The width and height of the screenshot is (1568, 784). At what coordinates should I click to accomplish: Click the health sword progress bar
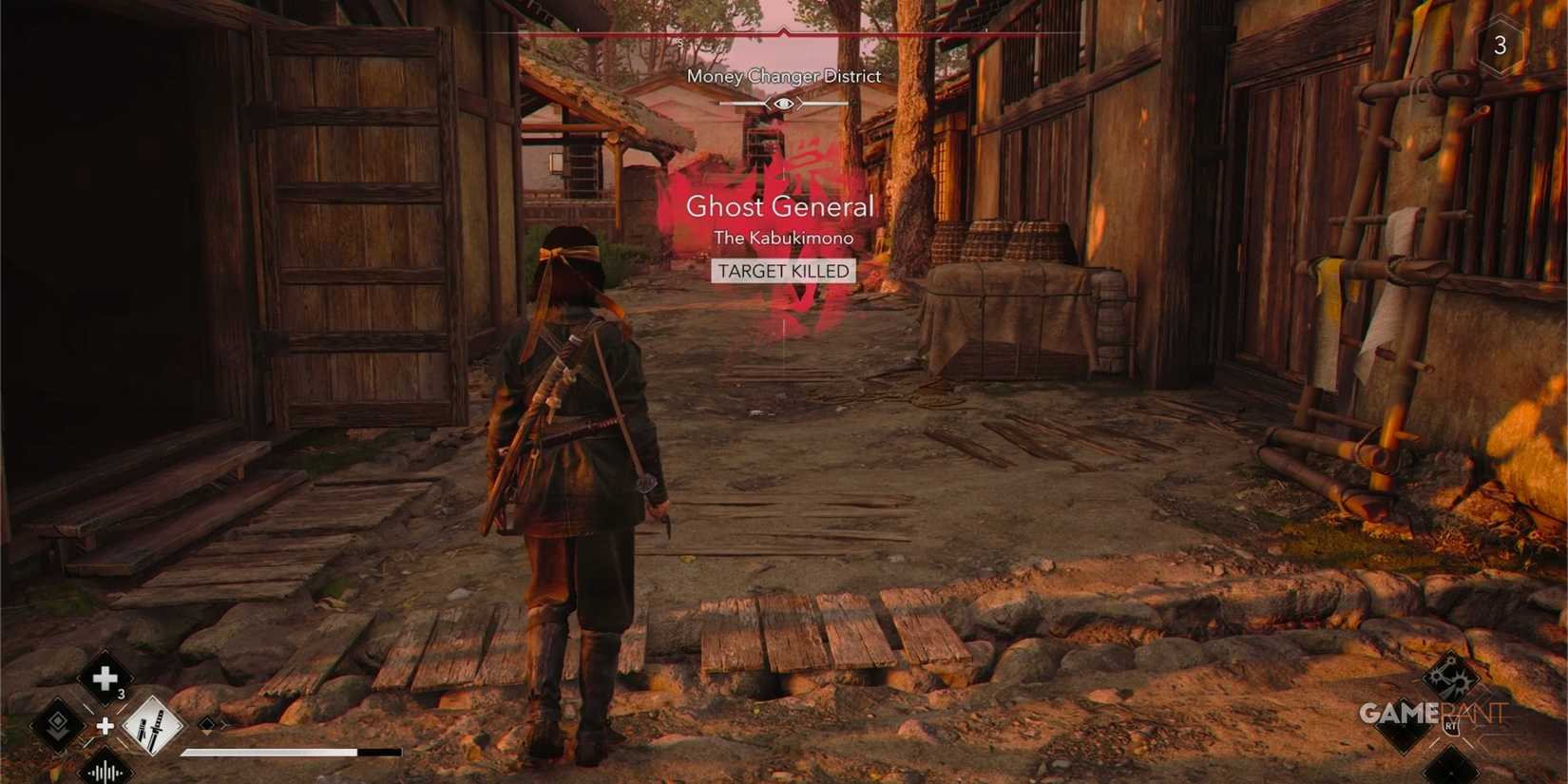coord(276,752)
